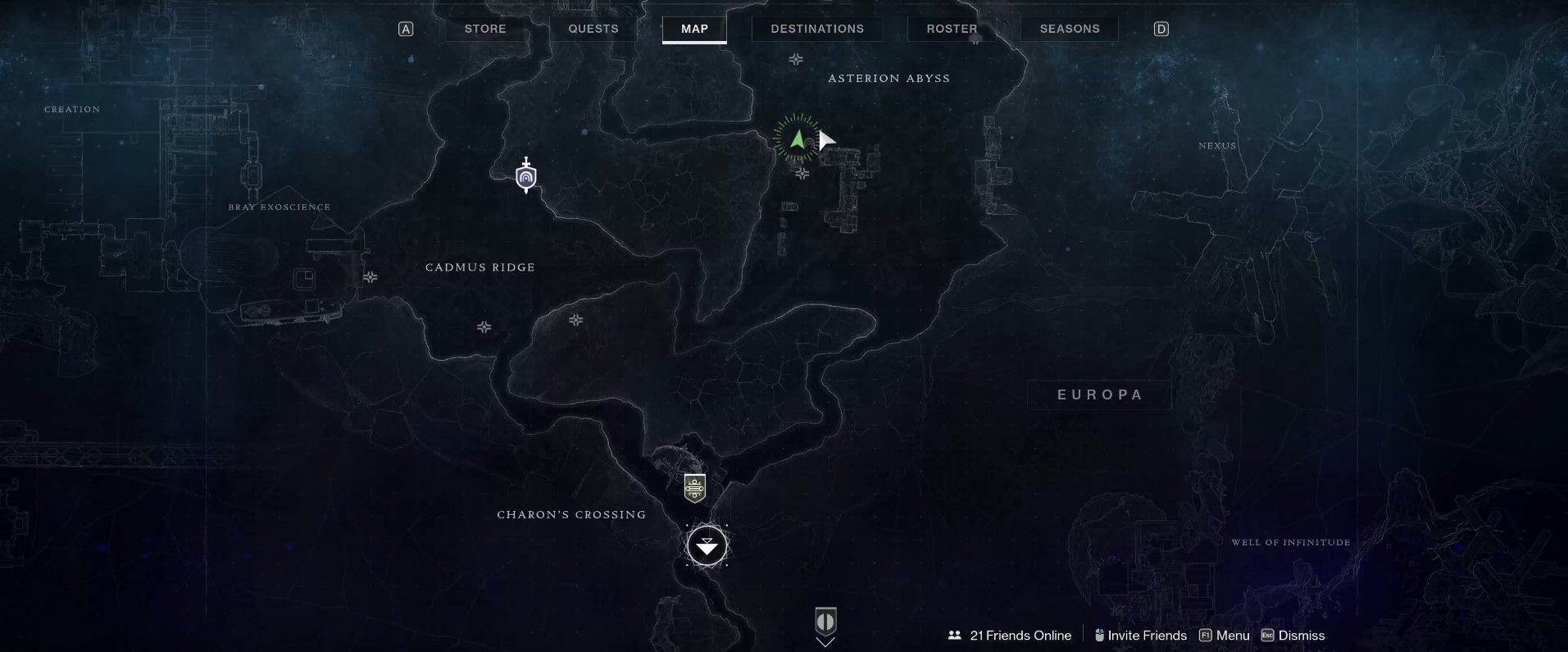Click the star marker southwest of Cadmus Ridge
Screen dimensions: 1568x652
pyautogui.click(x=484, y=327)
